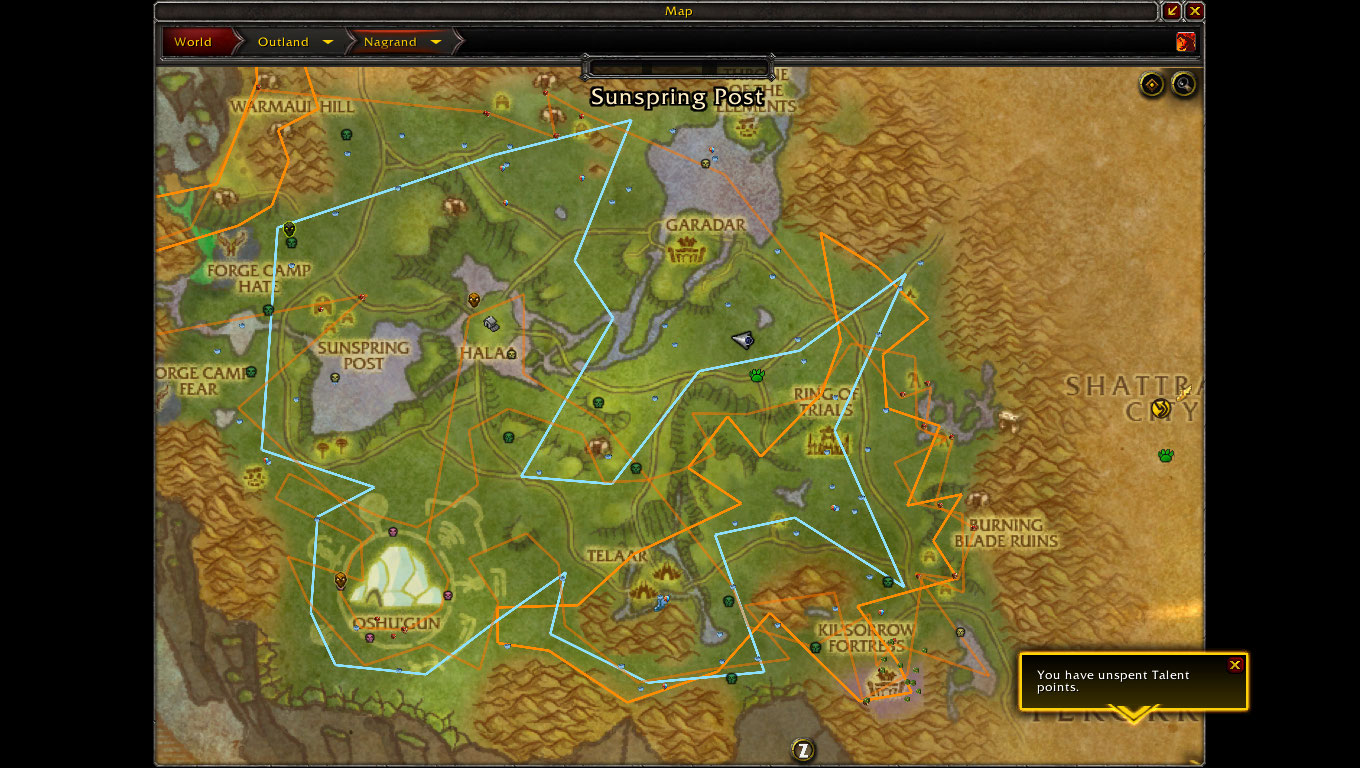The height and width of the screenshot is (768, 1360).
Task: Select the Shattrath City marker icon
Action: point(1160,407)
